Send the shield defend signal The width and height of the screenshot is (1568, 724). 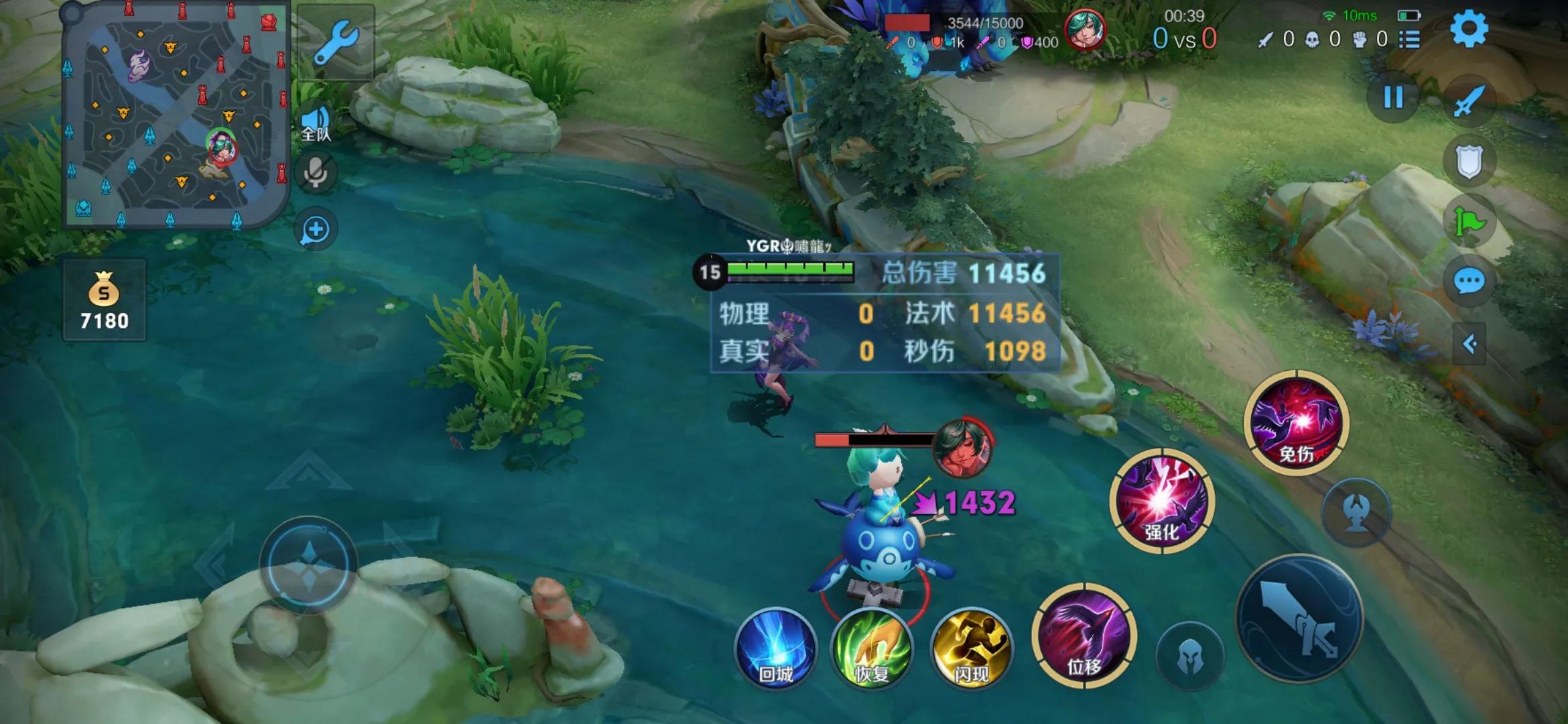(x=1469, y=162)
